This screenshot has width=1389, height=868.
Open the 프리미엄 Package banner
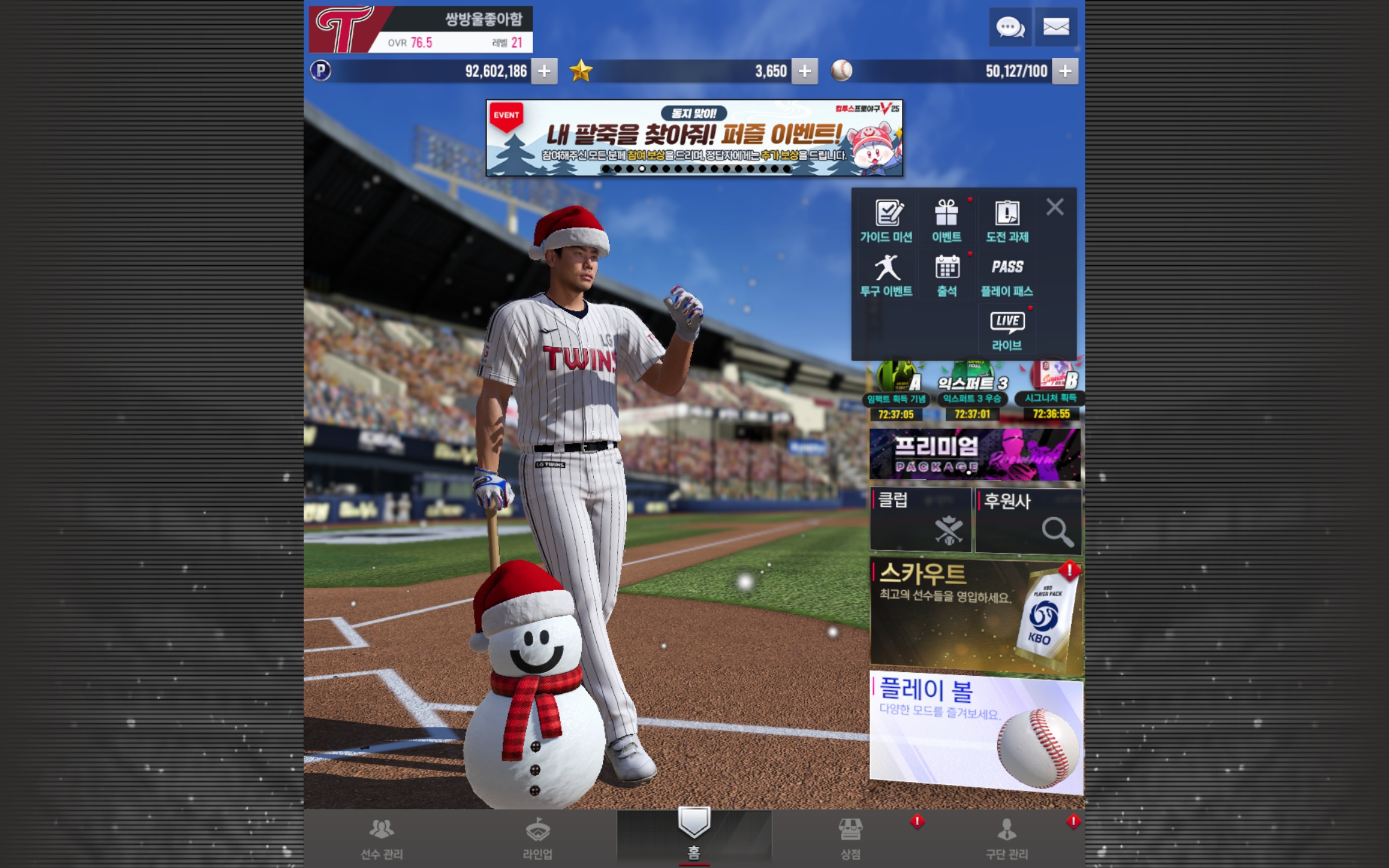pyautogui.click(x=975, y=455)
